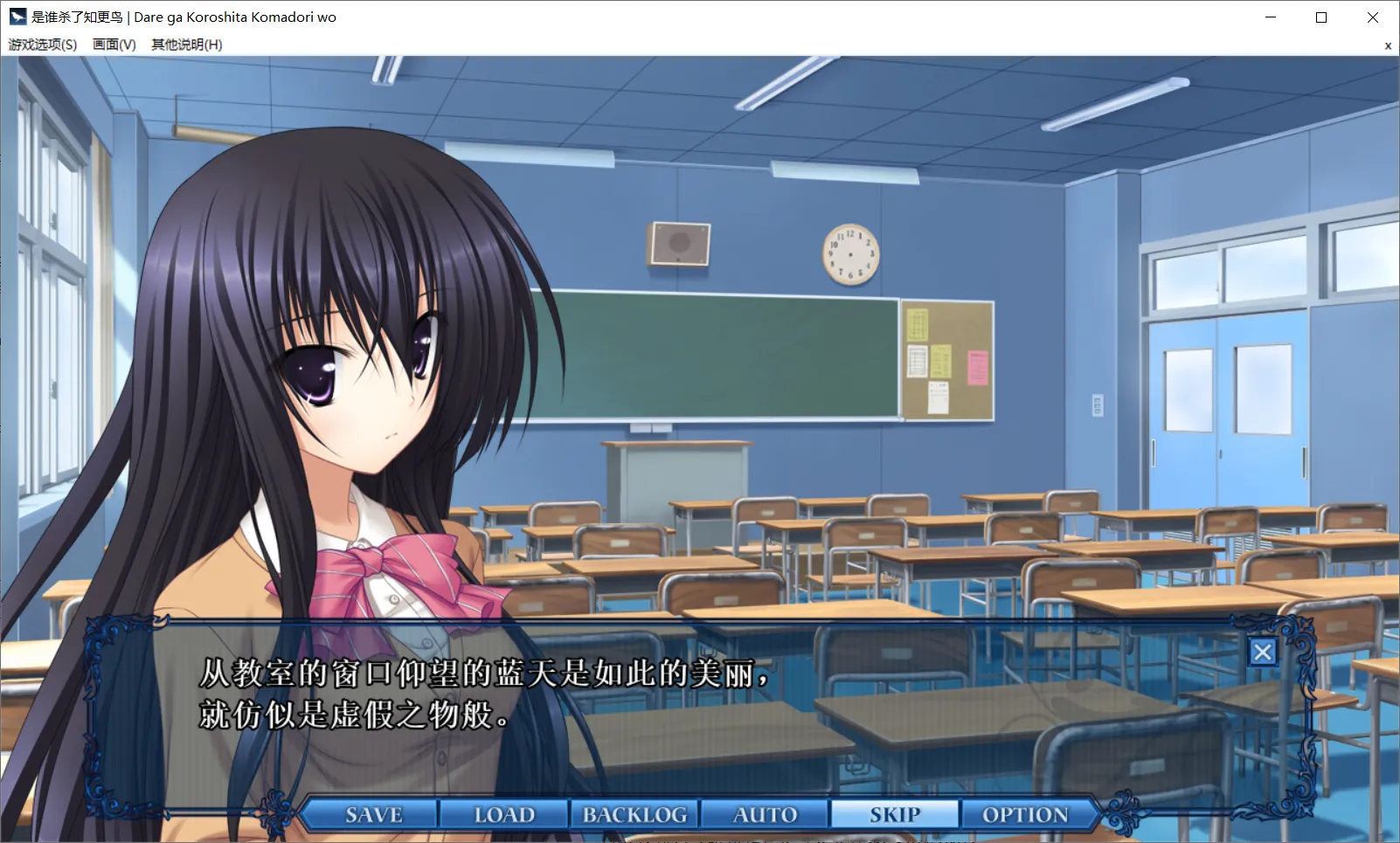The width and height of the screenshot is (1400, 843).
Task: Open the LOAD menu
Action: (504, 814)
